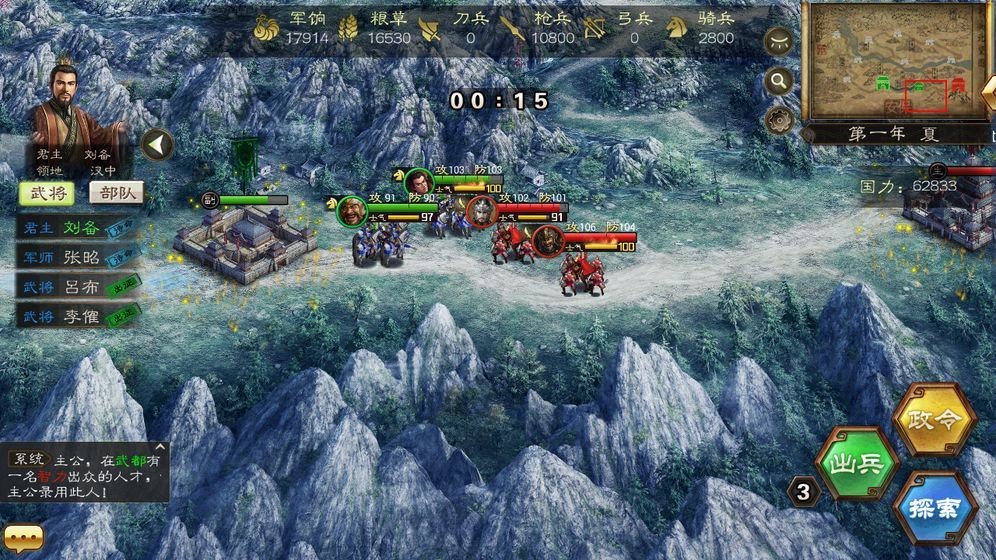The height and width of the screenshot is (560, 996).
Task: Switch to the 武将 generals tab
Action: tap(45, 193)
